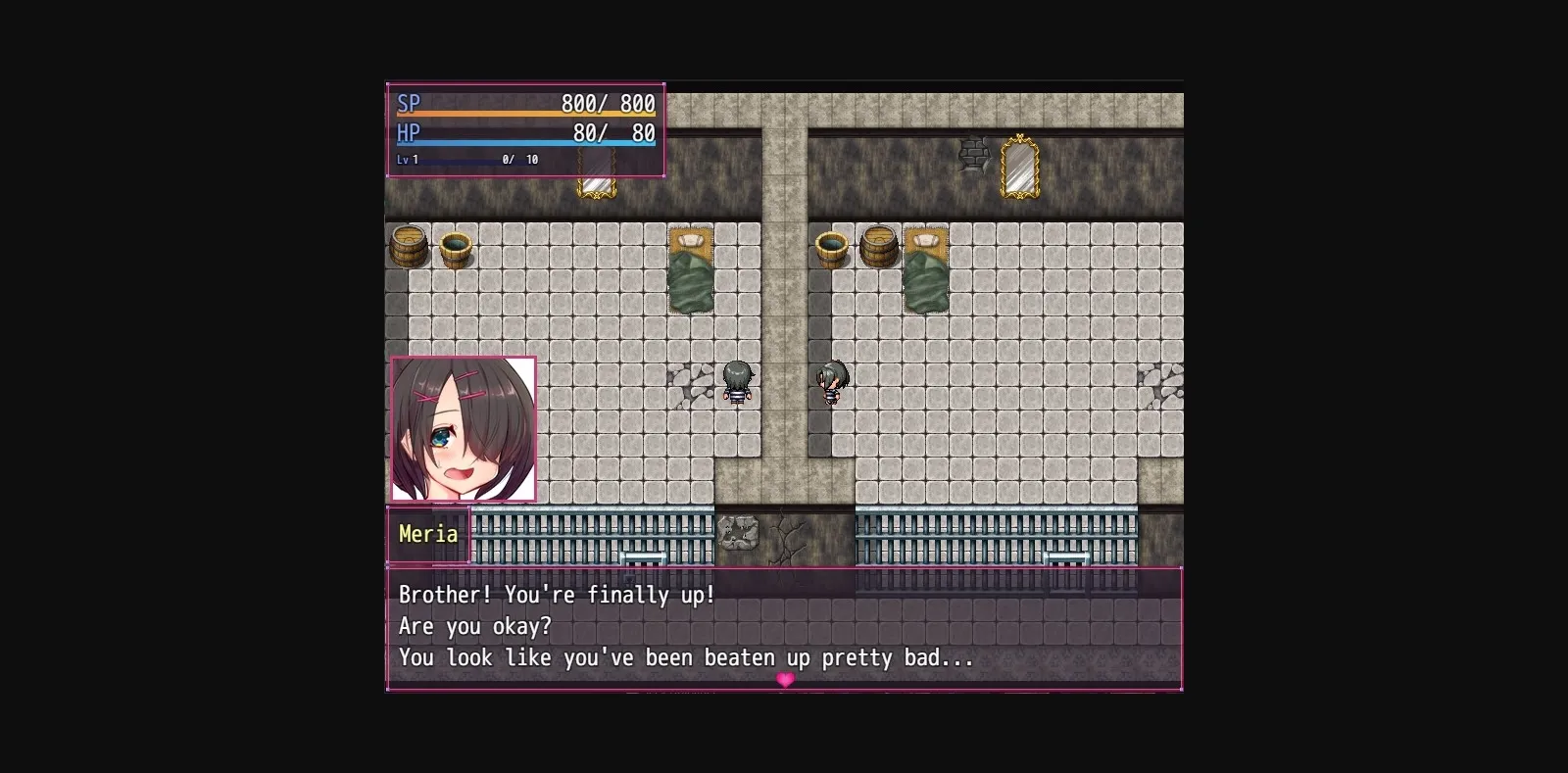This screenshot has width=1568, height=773.
Task: Click the heart-shaped continue indicator
Action: [784, 679]
